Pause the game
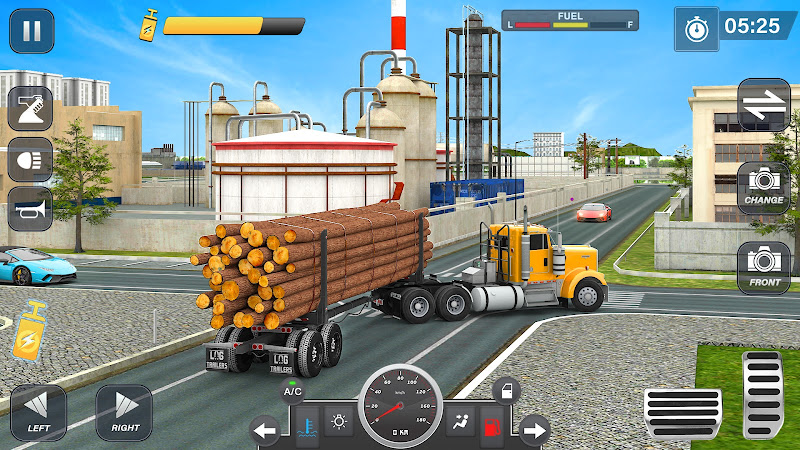 [x=32, y=31]
